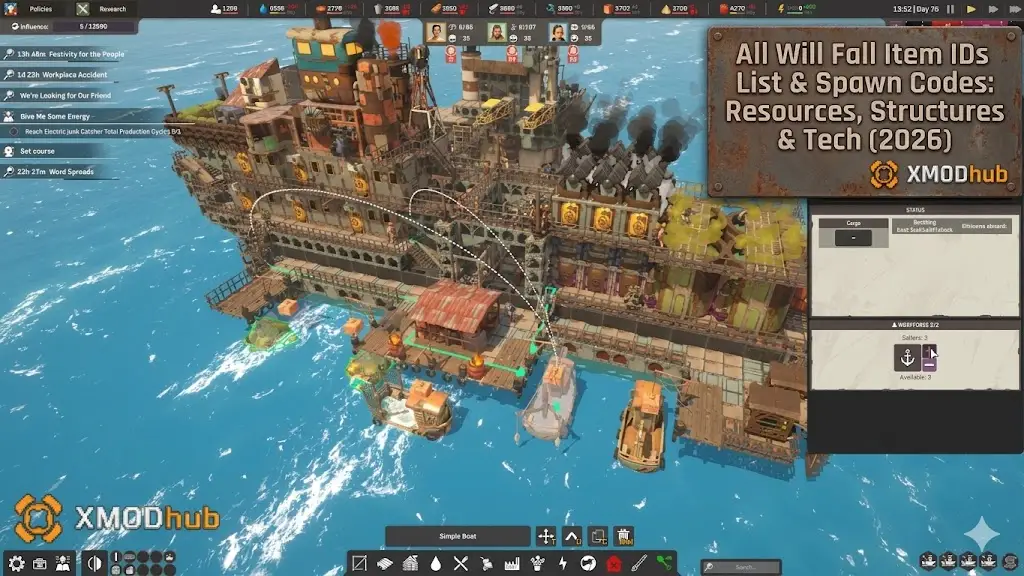Image resolution: width=1024 pixels, height=576 pixels.
Task: Set game speed to normal play
Action: click(971, 9)
